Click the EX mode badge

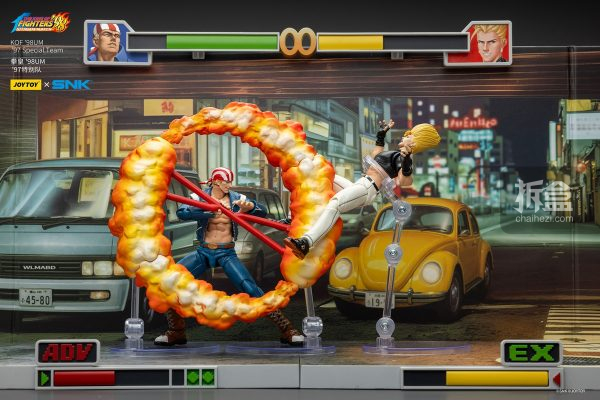pyautogui.click(x=531, y=352)
